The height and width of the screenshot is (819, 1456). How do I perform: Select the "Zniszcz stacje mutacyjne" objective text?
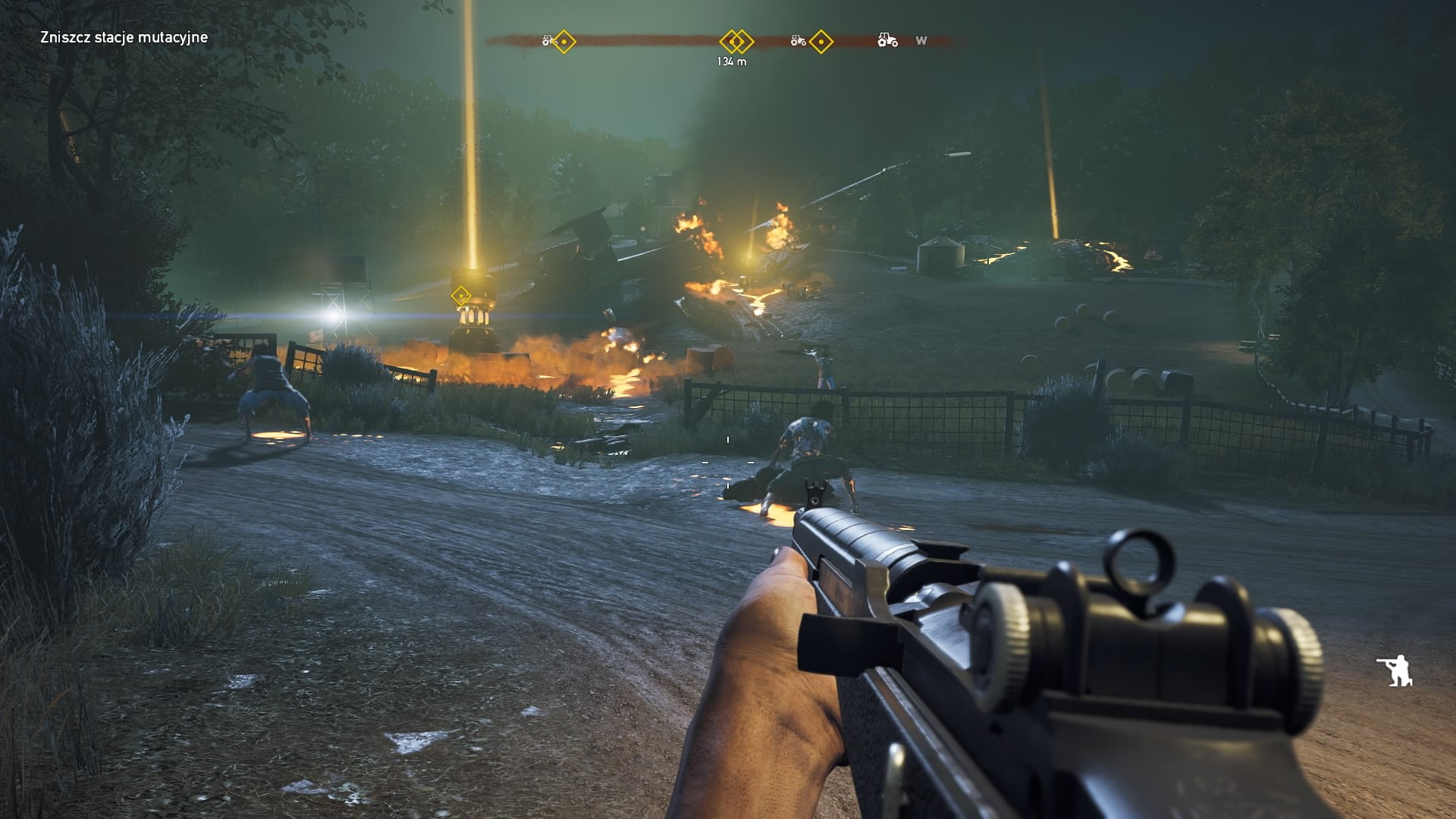click(x=124, y=37)
